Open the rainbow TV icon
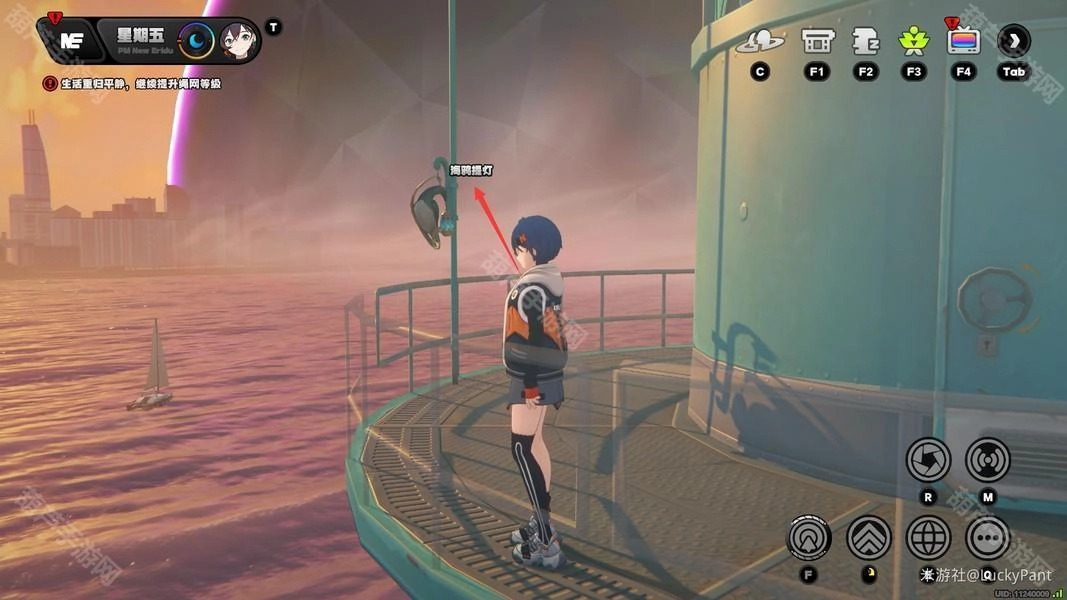The image size is (1067, 600). [x=963, y=41]
